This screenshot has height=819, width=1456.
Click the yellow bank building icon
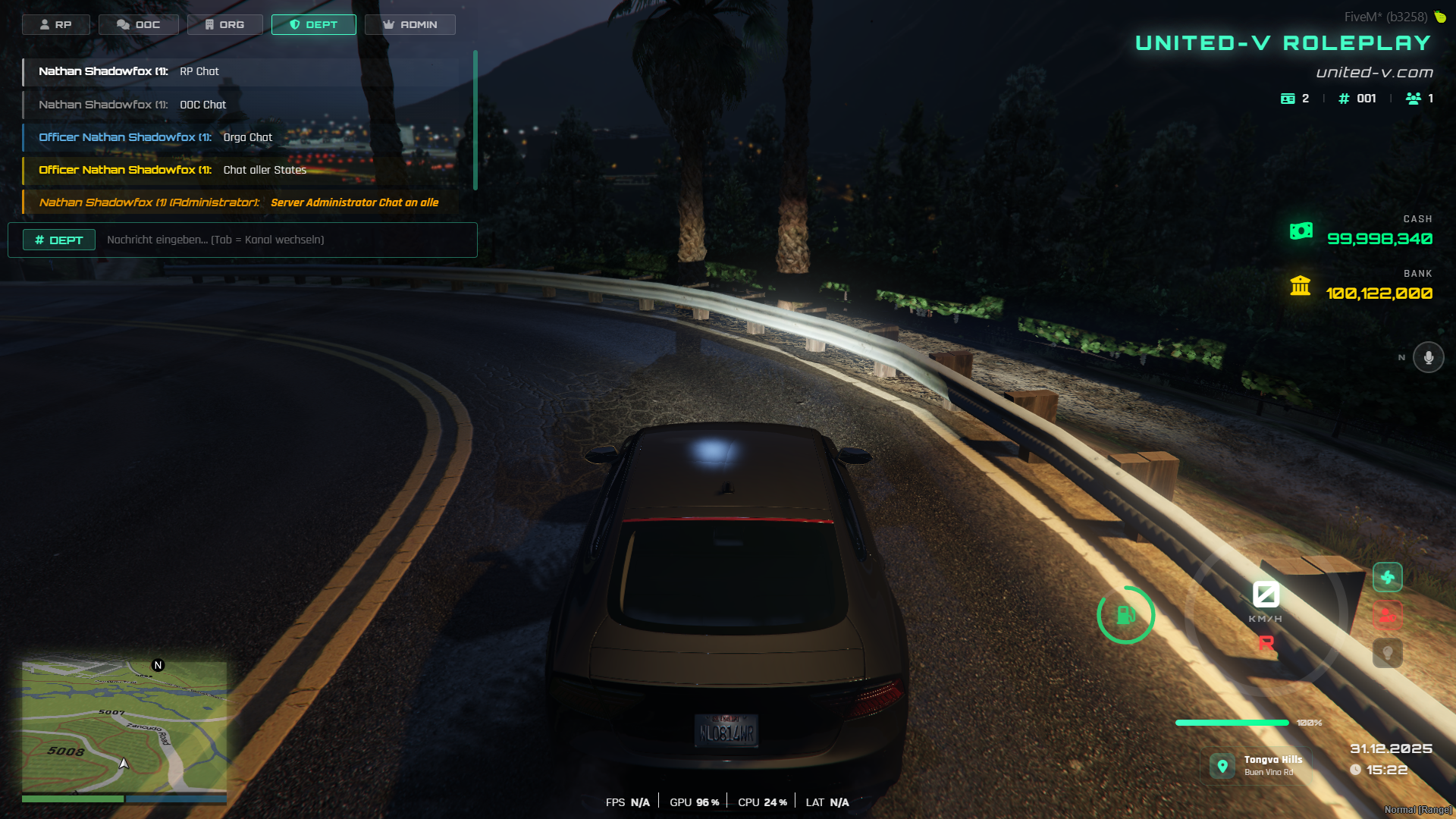[x=1301, y=286]
